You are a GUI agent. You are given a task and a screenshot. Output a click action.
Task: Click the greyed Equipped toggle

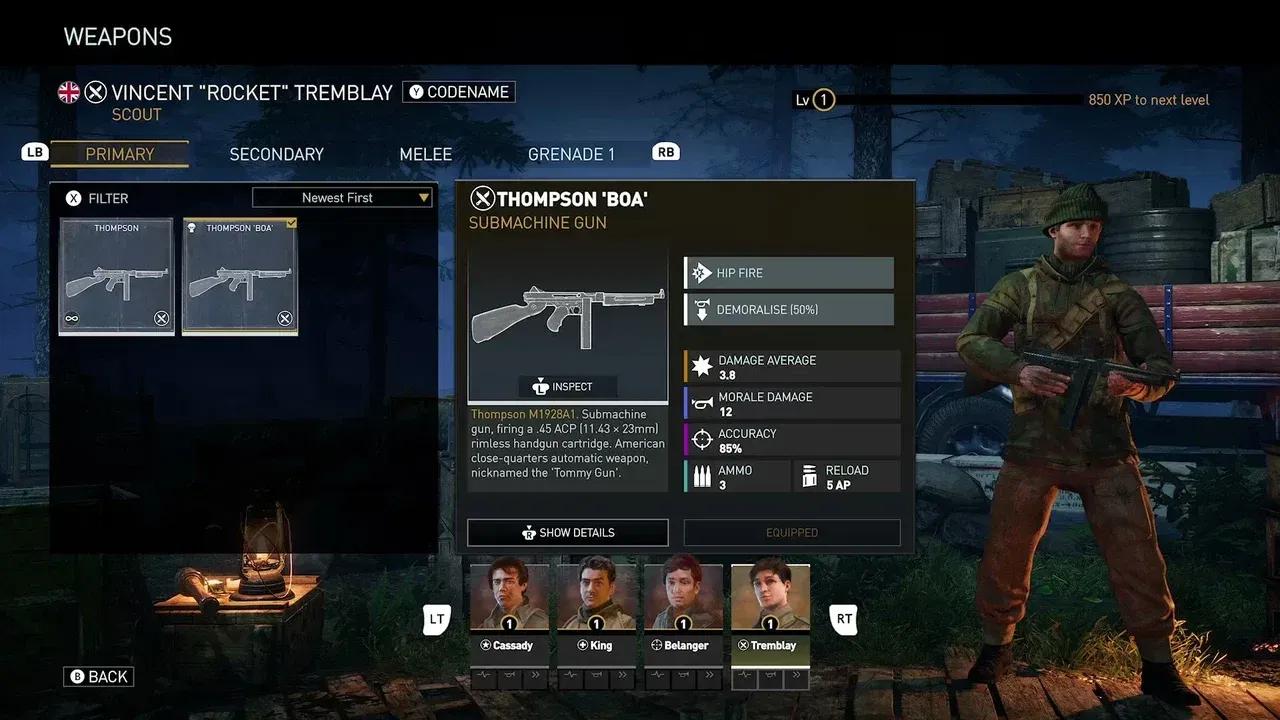pyautogui.click(x=791, y=532)
